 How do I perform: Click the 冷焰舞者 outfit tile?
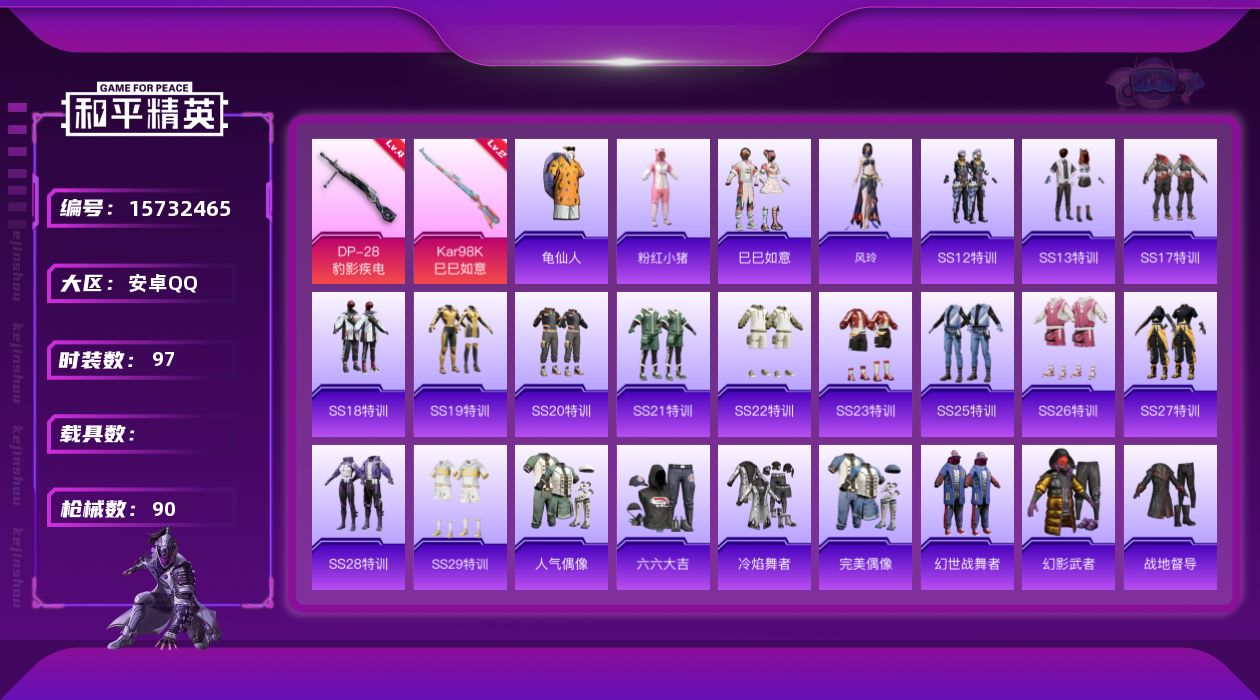[764, 517]
